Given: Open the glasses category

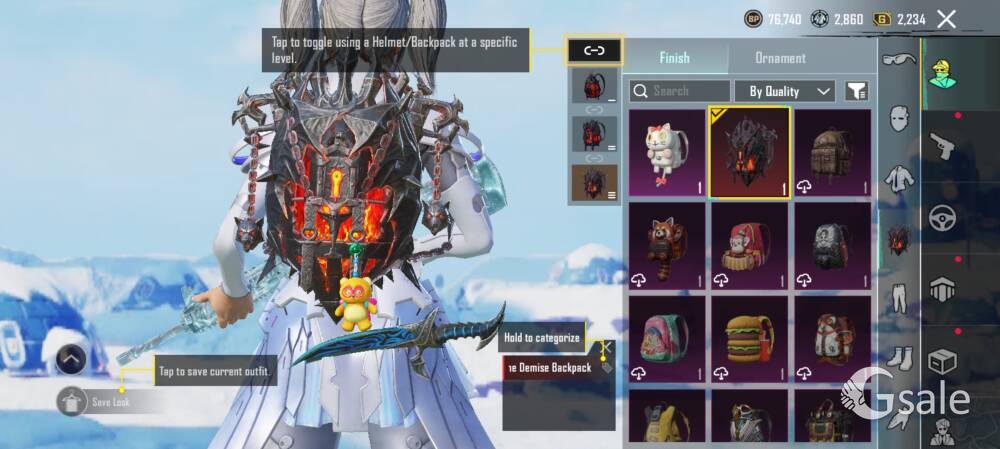Looking at the screenshot, I should coord(899,60).
